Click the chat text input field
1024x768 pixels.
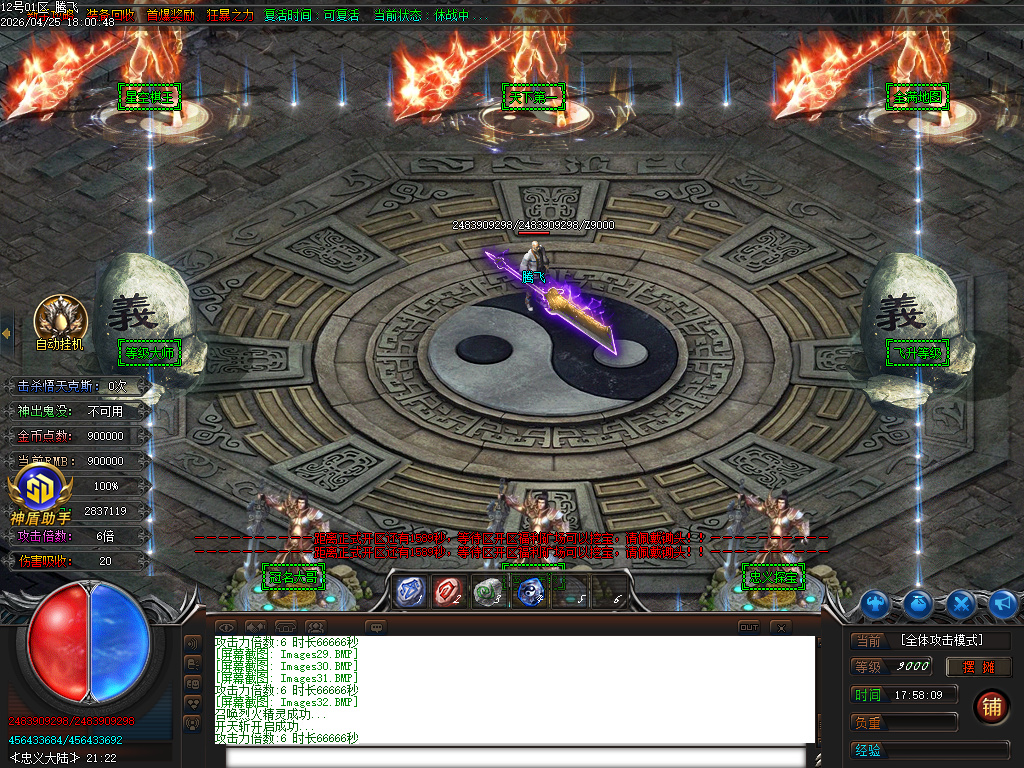(x=515, y=756)
